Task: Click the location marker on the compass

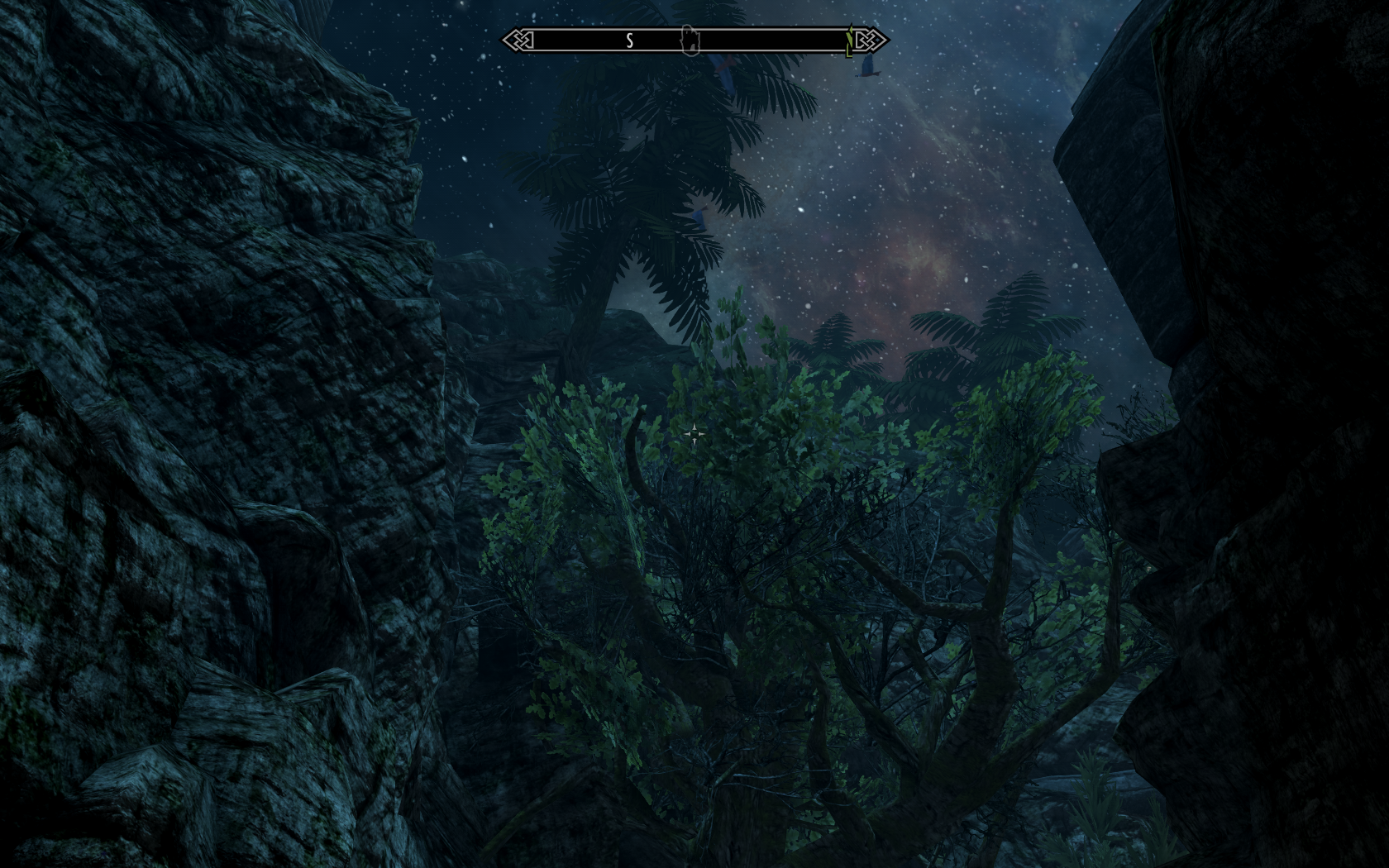Action: [689, 40]
